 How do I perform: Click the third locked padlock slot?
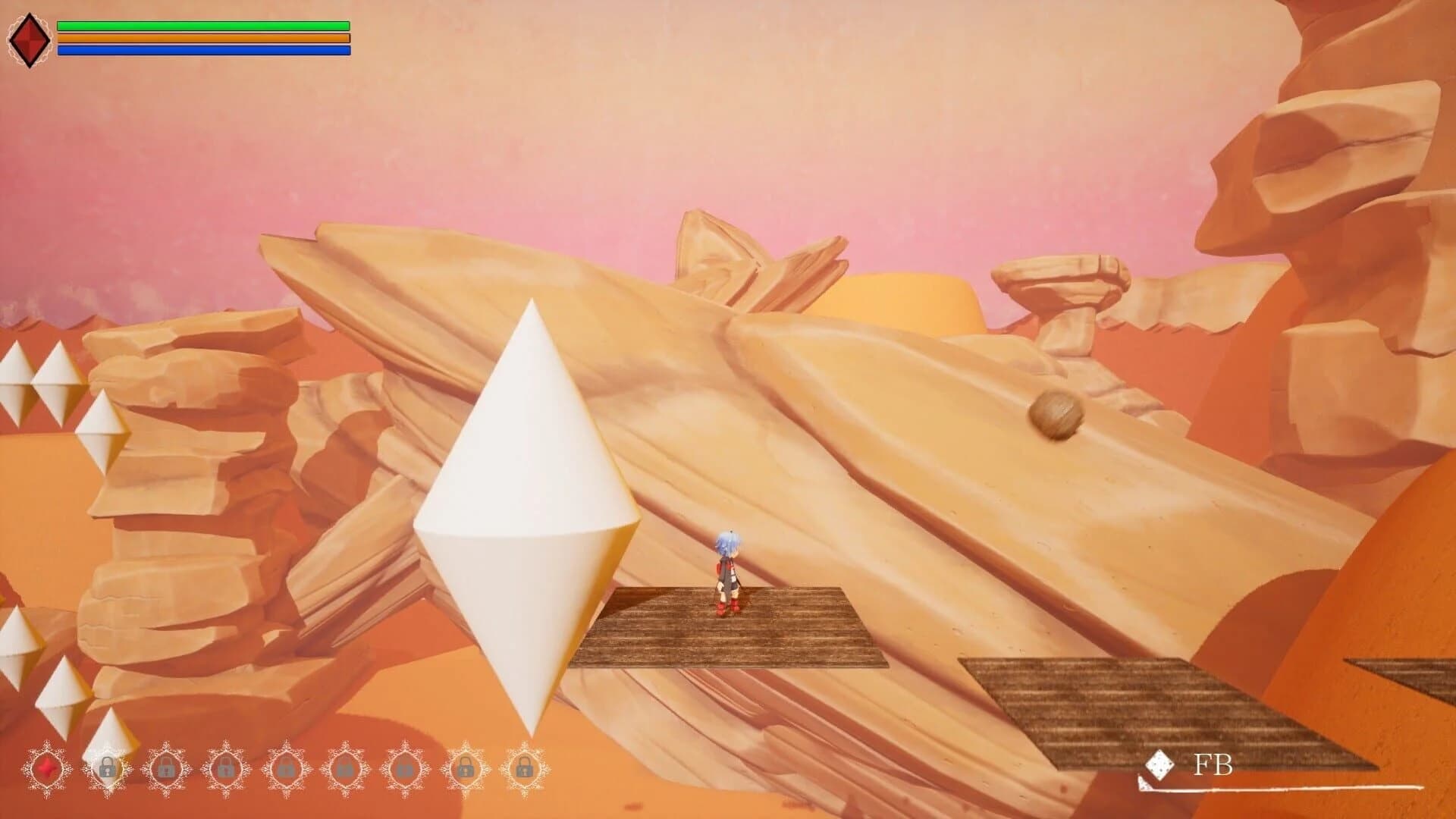pyautogui.click(x=226, y=767)
